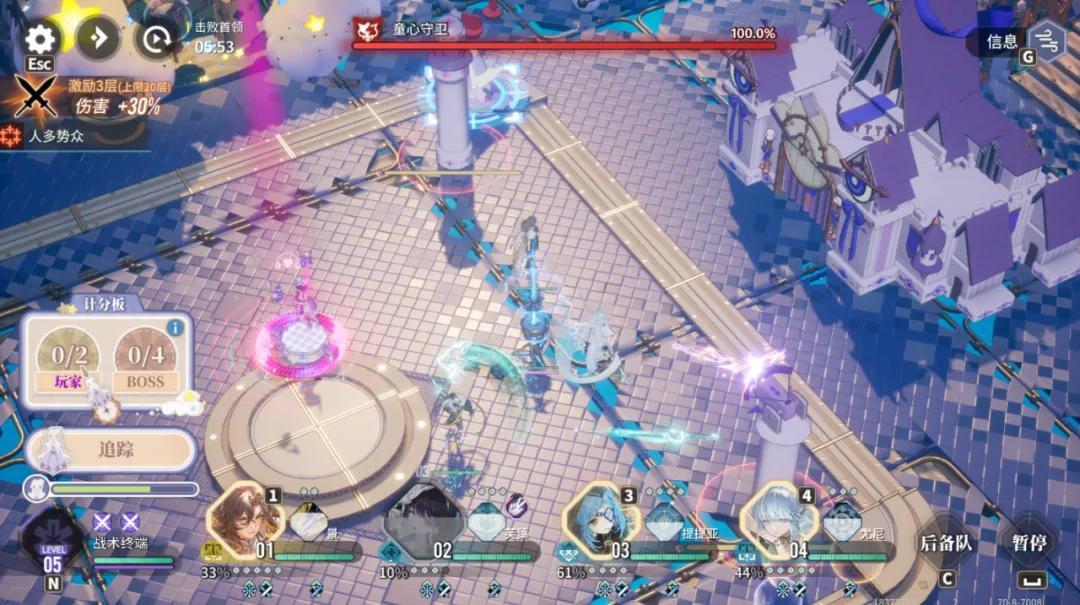Toggle the circular auto-play button
1080x605 pixels.
click(x=157, y=39)
